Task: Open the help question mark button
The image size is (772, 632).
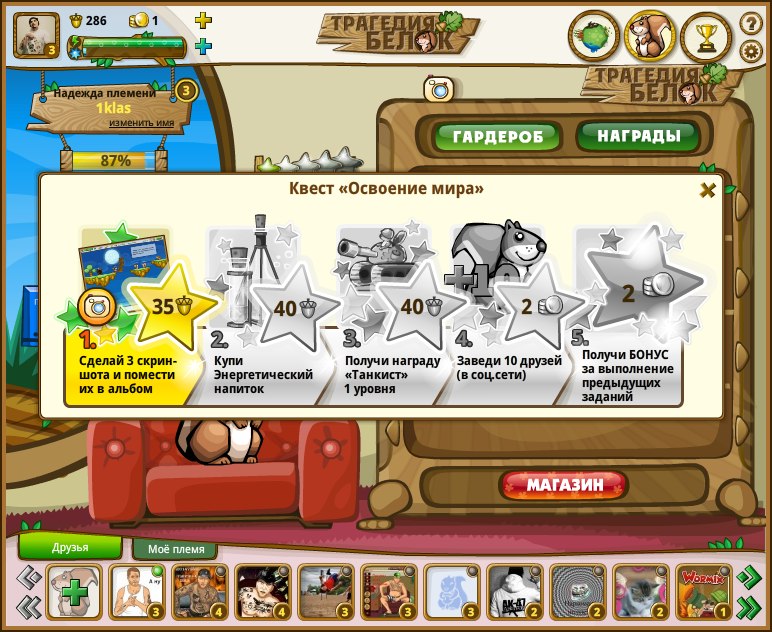Action: pos(750,22)
